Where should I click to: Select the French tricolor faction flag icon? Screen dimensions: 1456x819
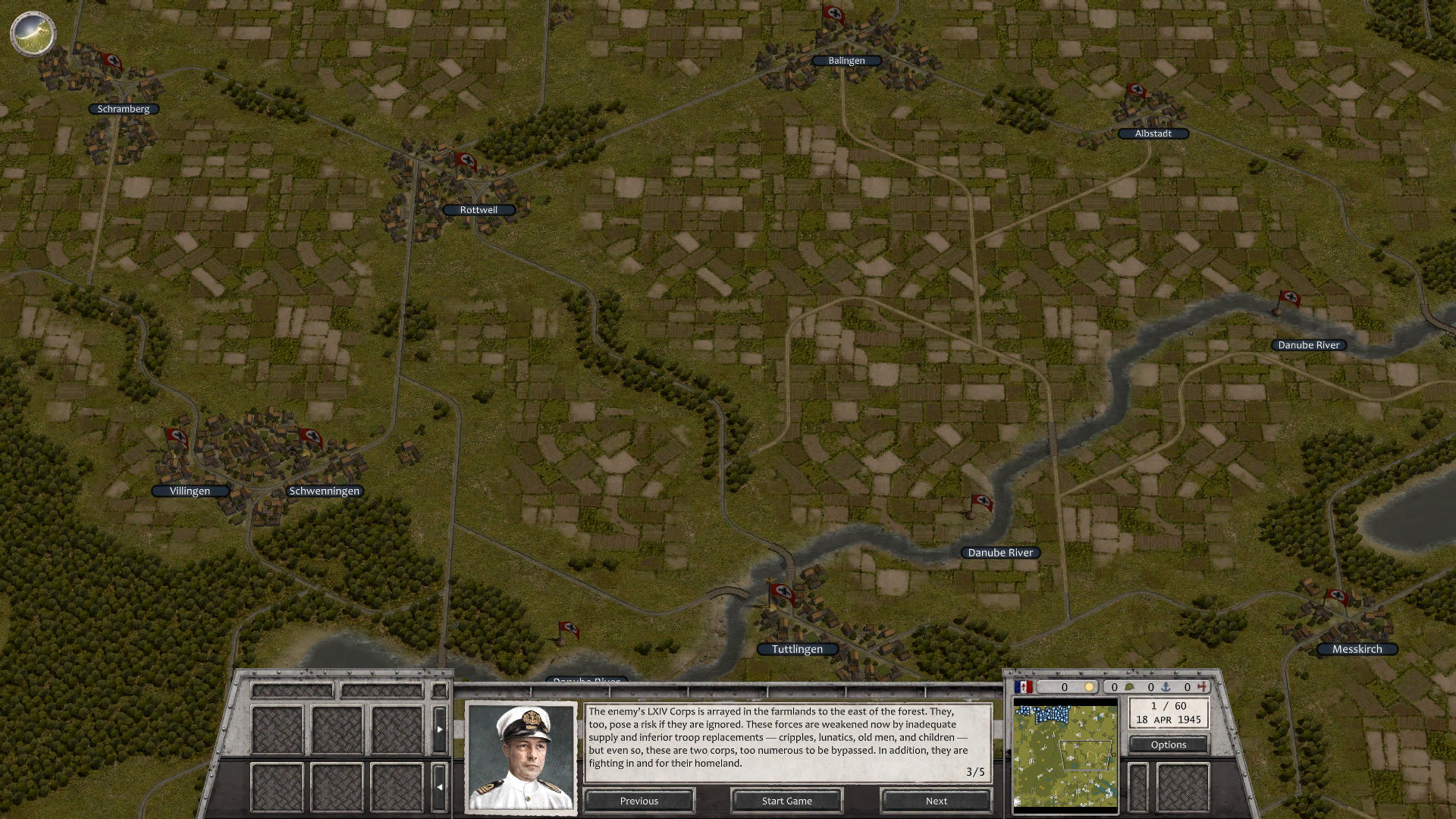(x=1023, y=687)
